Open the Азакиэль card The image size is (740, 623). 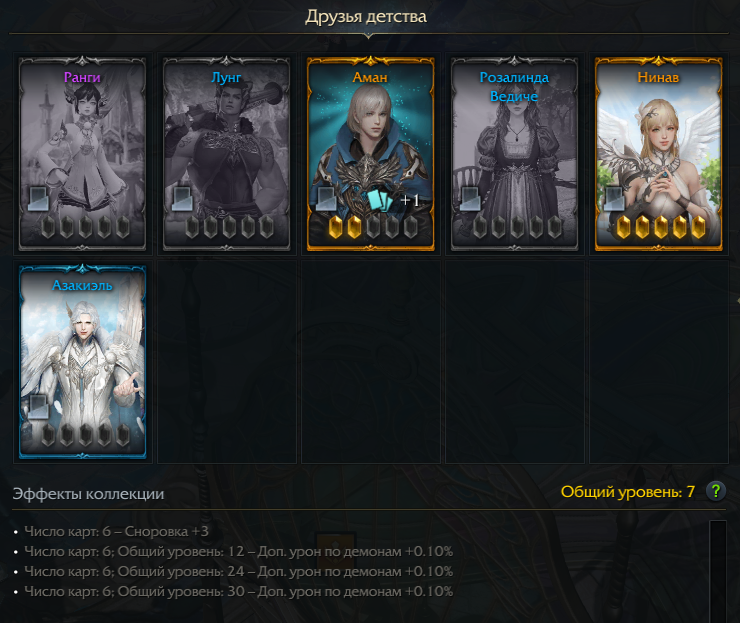click(83, 361)
